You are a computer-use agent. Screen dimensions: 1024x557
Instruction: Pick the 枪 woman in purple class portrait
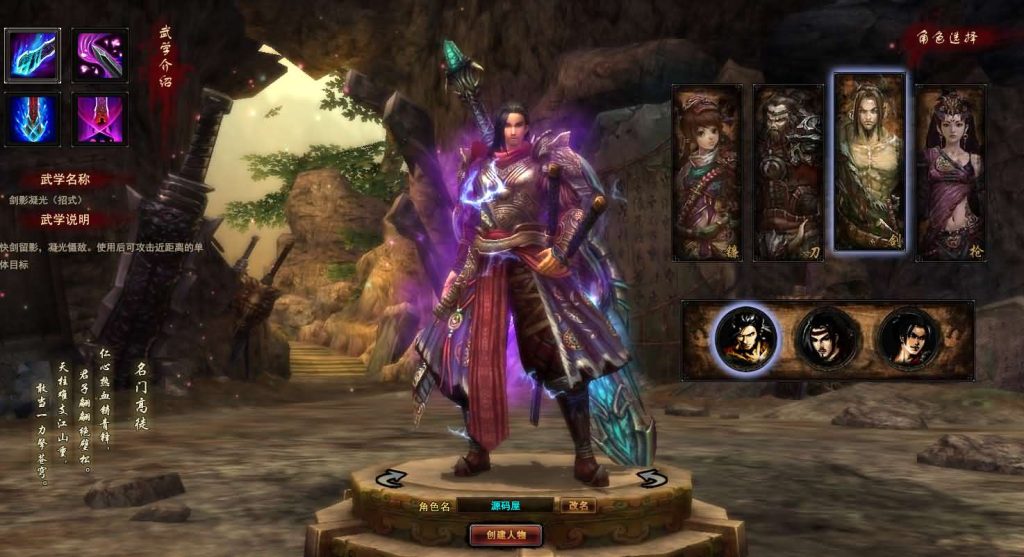(x=950, y=172)
